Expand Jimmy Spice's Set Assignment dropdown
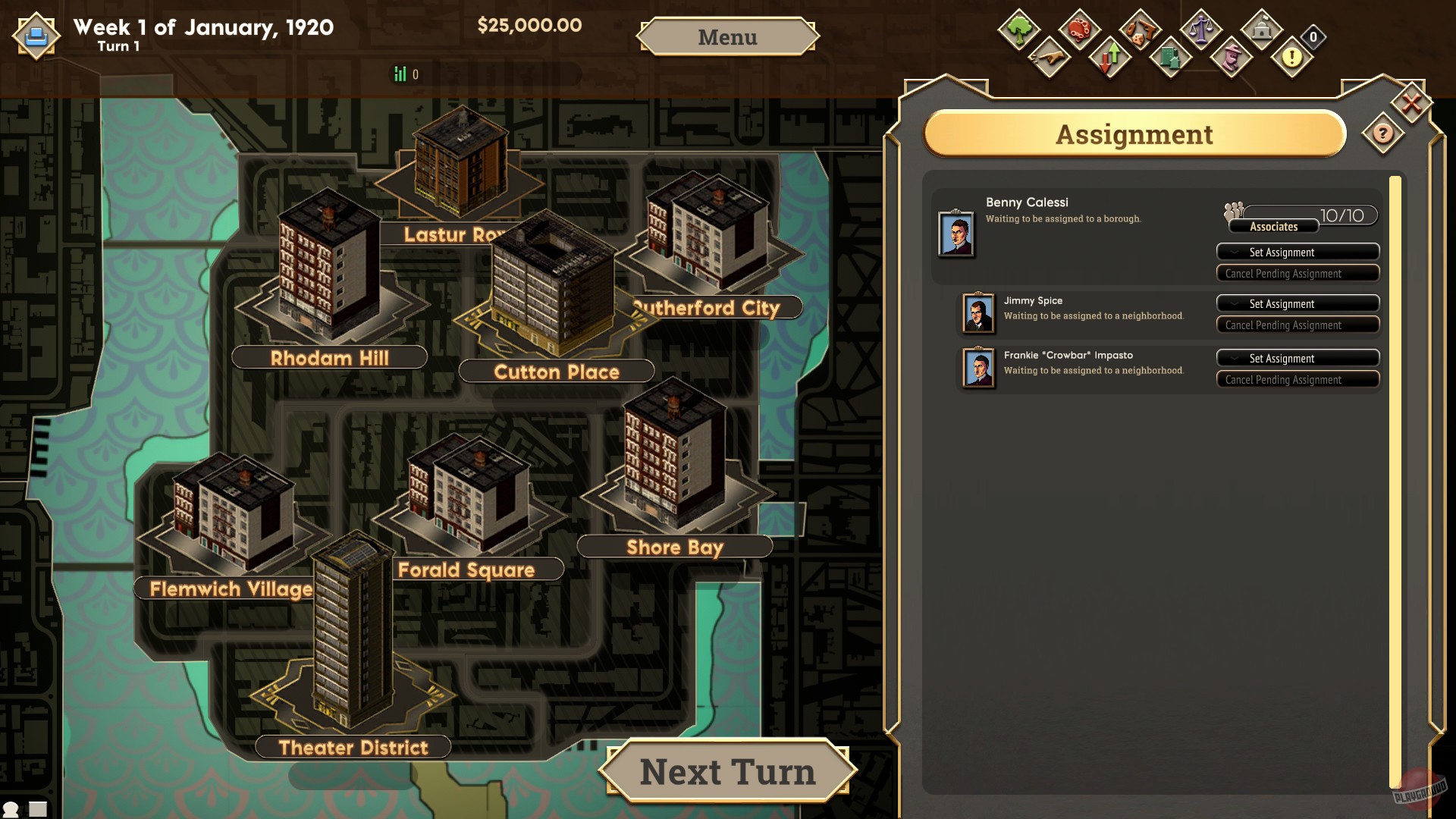Viewport: 1456px width, 819px height. (x=1297, y=303)
